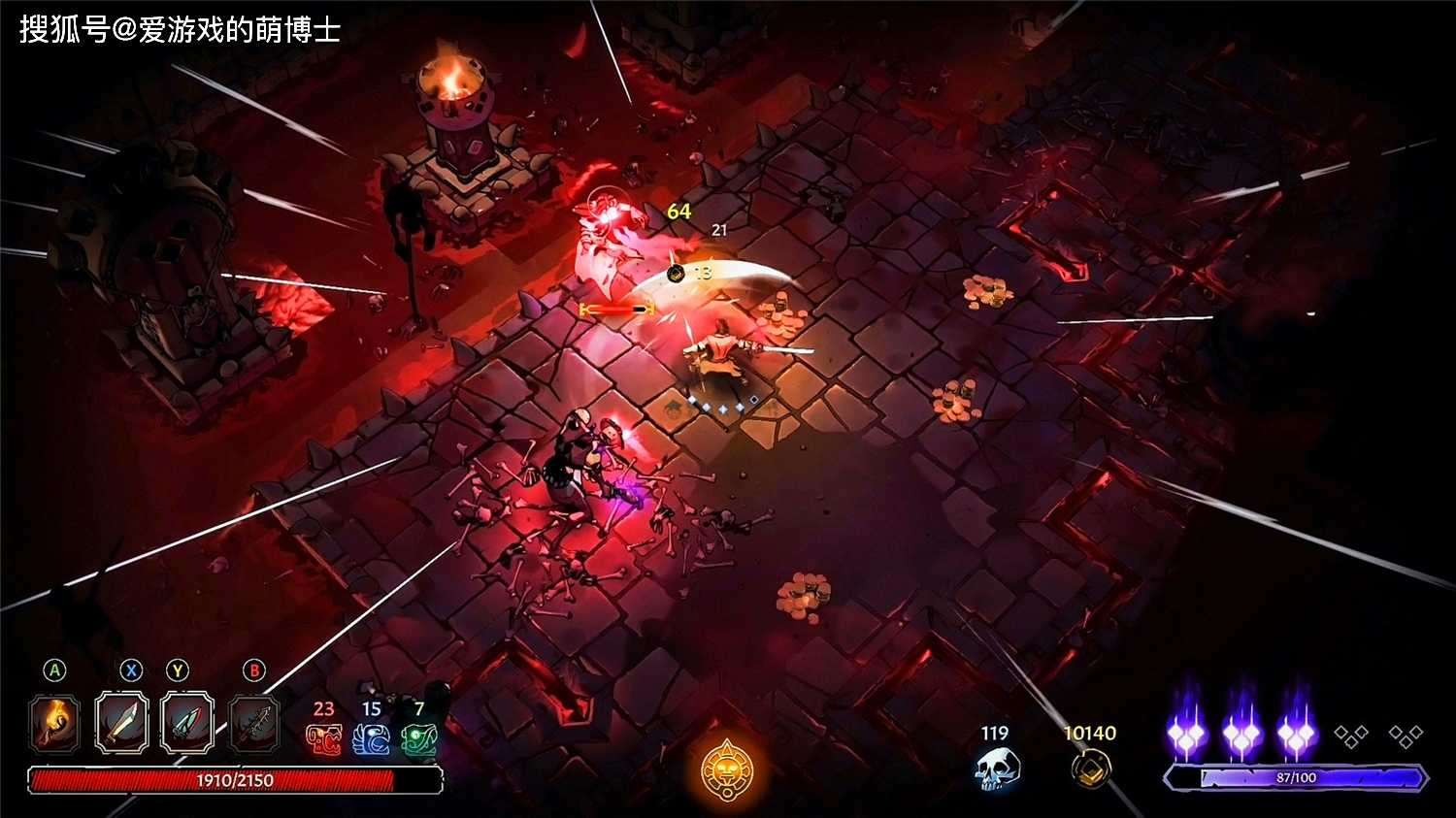Viewport: 1456px width, 818px height.
Task: Click the gold coin currency icon
Action: pyautogui.click(x=1090, y=770)
